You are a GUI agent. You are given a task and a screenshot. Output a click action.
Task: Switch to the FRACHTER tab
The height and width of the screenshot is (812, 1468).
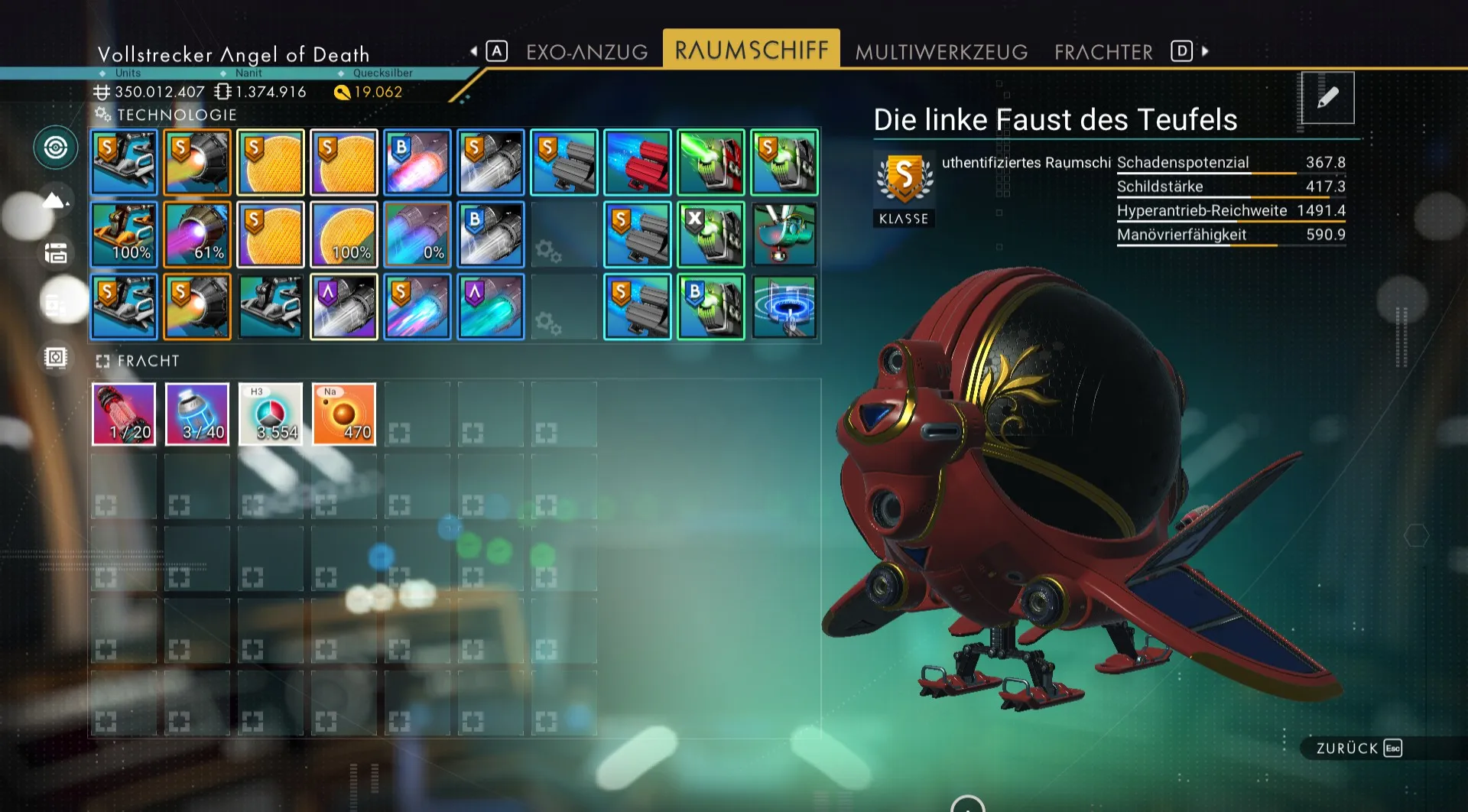pyautogui.click(x=1103, y=52)
